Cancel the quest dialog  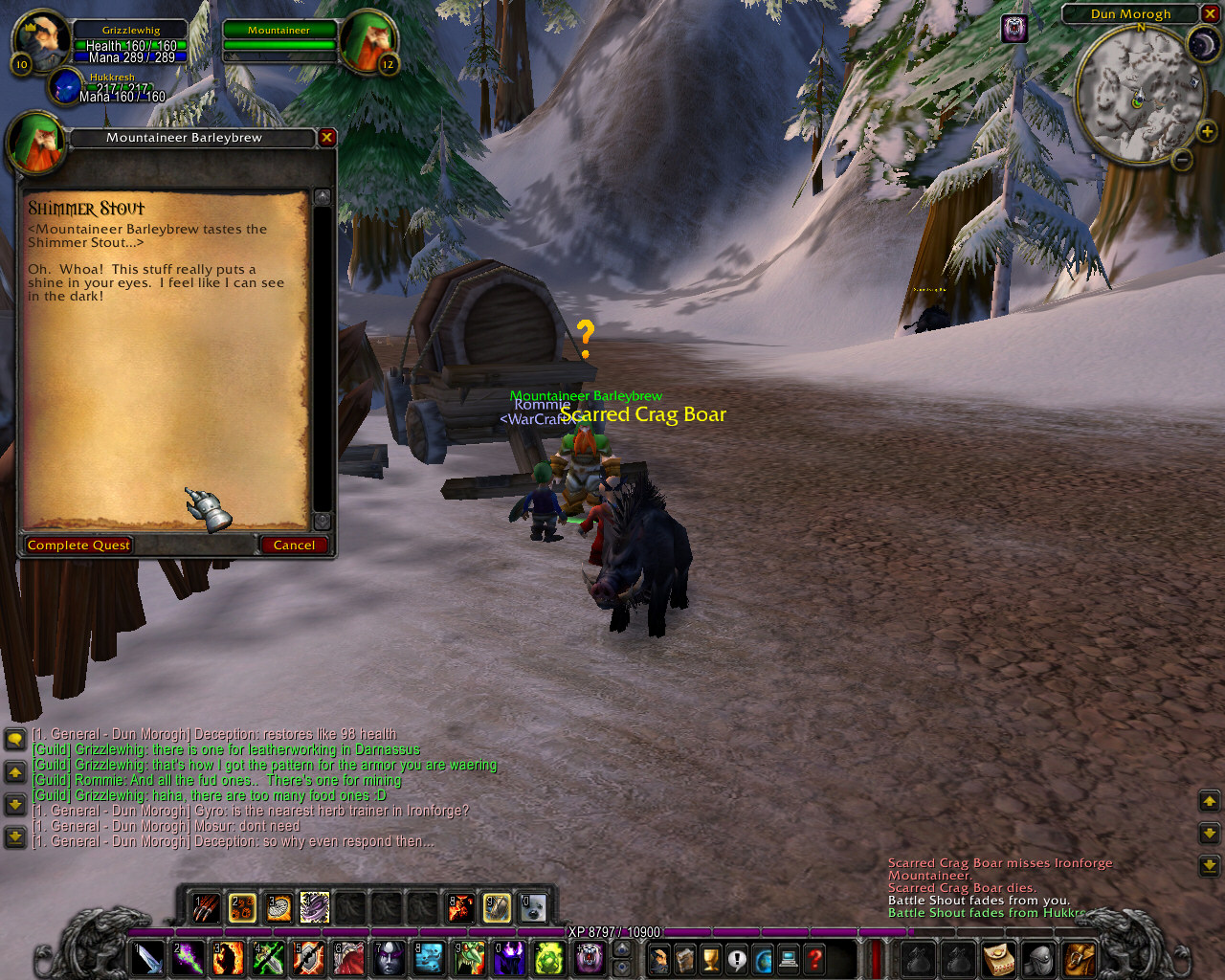(x=294, y=546)
